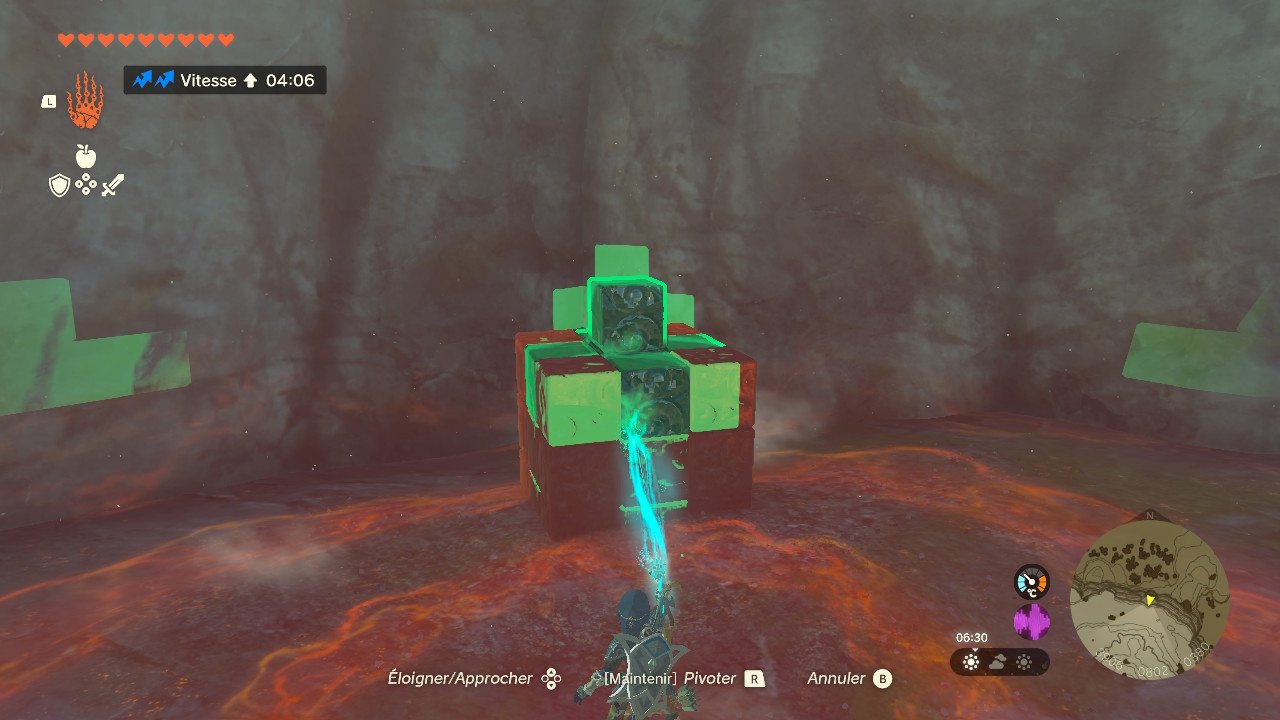Click the temperature gauge icon

pos(1031,582)
